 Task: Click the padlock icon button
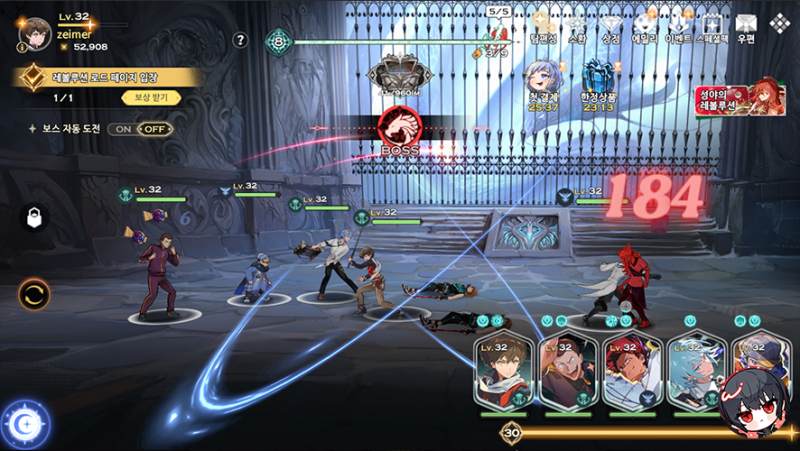click(33, 218)
